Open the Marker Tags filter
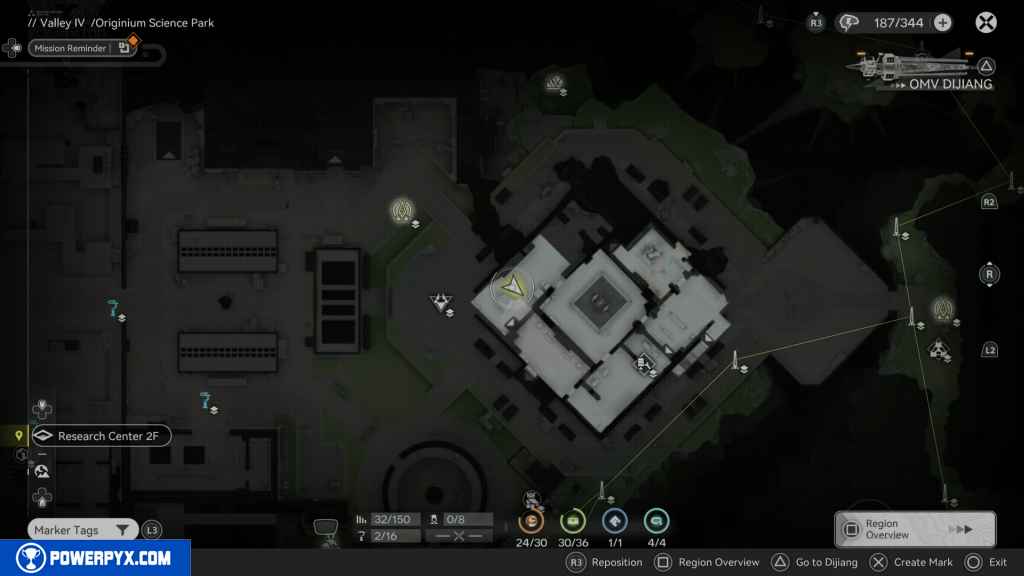1024x576 pixels. coord(82,530)
